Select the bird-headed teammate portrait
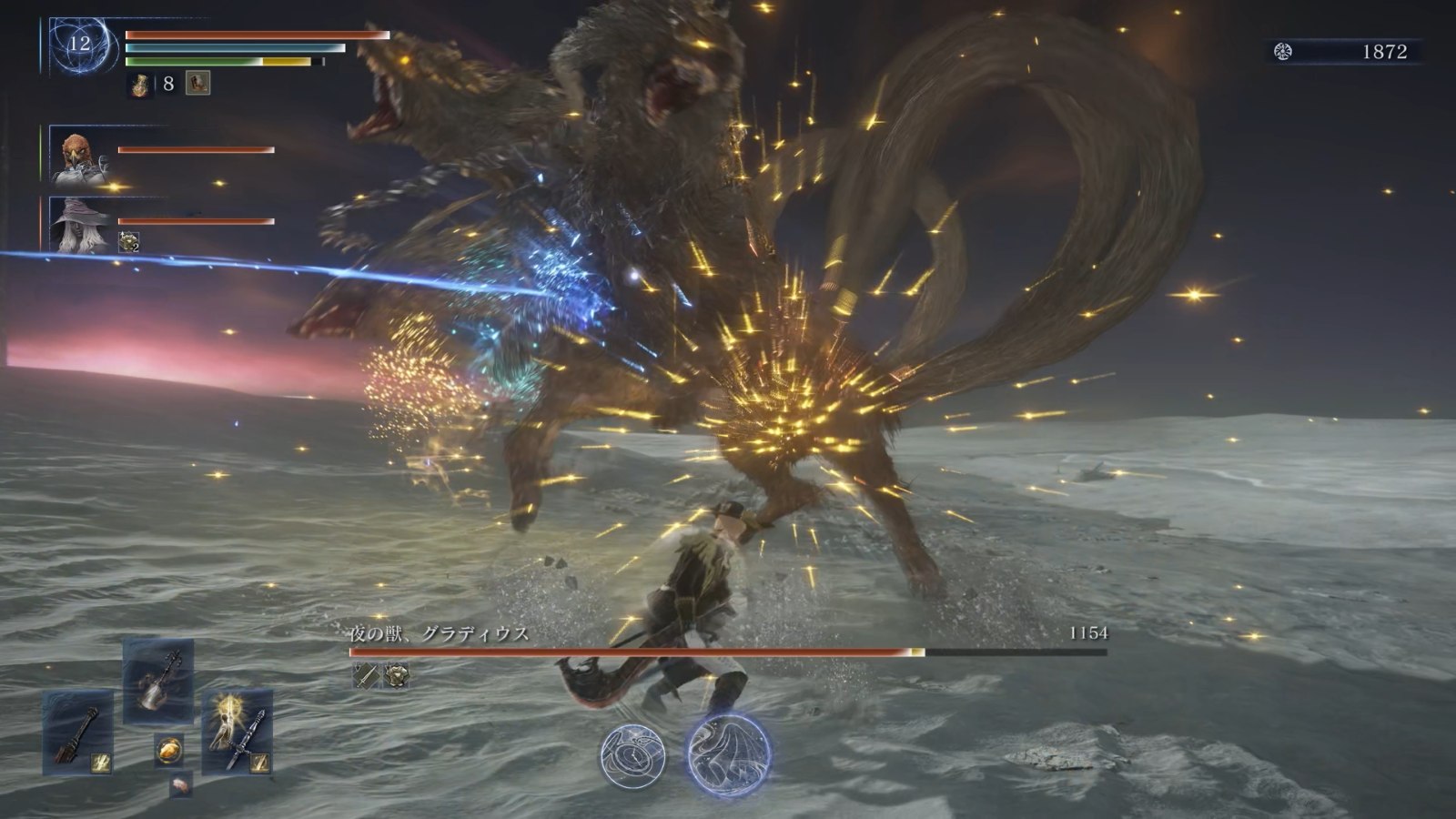Viewport: 1456px width, 819px height. pos(77,155)
